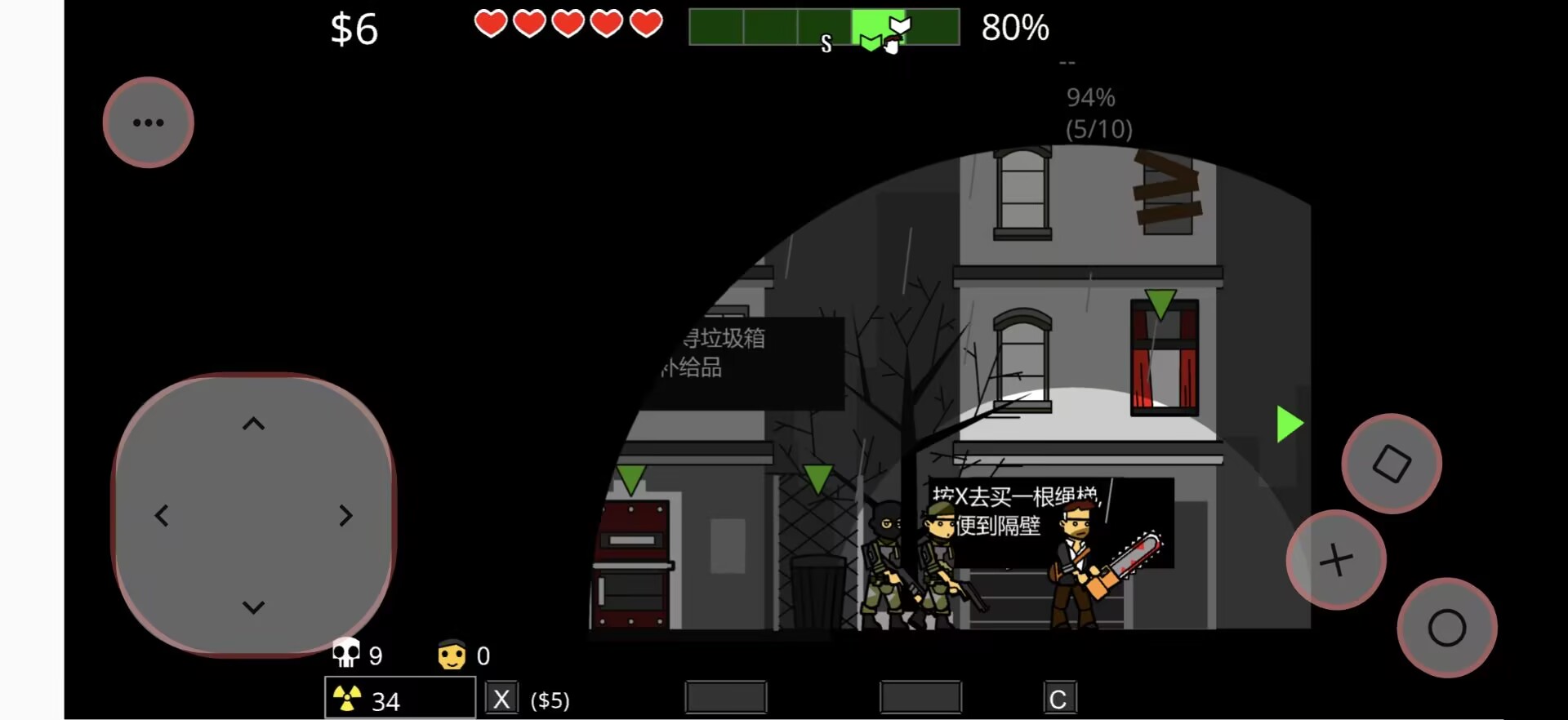The width and height of the screenshot is (1568, 720).
Task: Tap the circle action button
Action: point(1446,628)
